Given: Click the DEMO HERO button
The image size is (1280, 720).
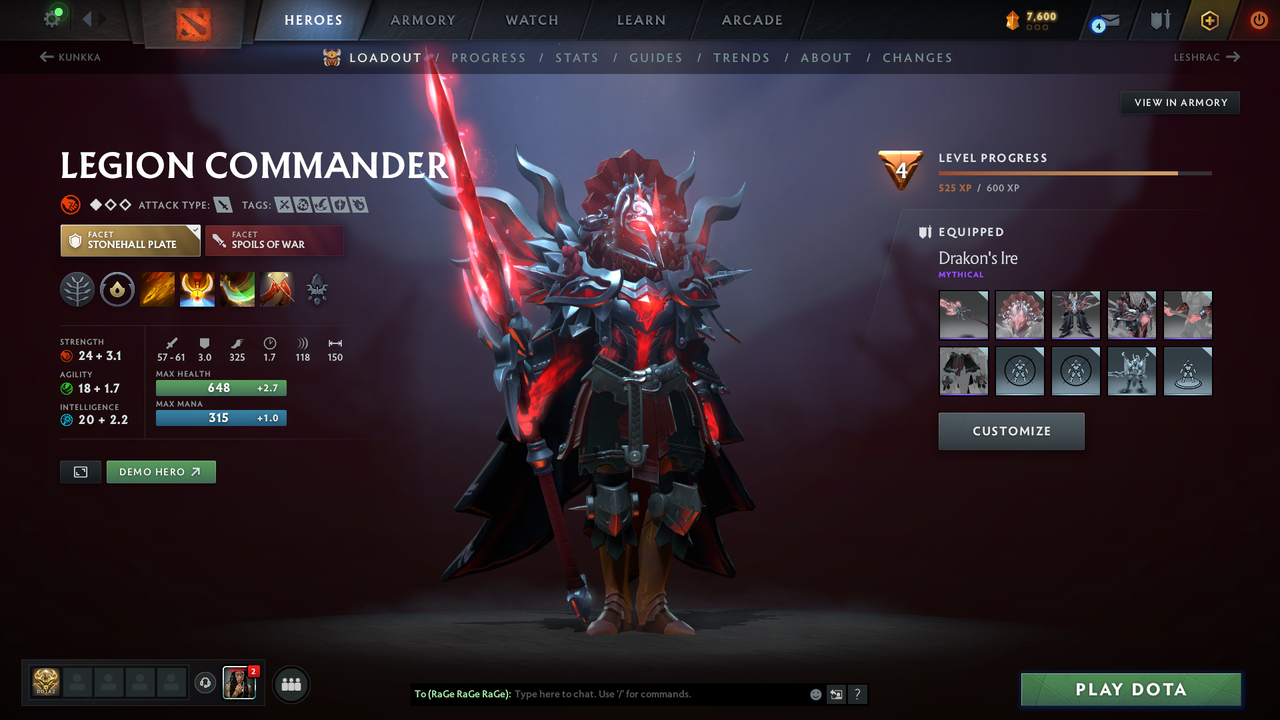Looking at the screenshot, I should tap(161, 471).
